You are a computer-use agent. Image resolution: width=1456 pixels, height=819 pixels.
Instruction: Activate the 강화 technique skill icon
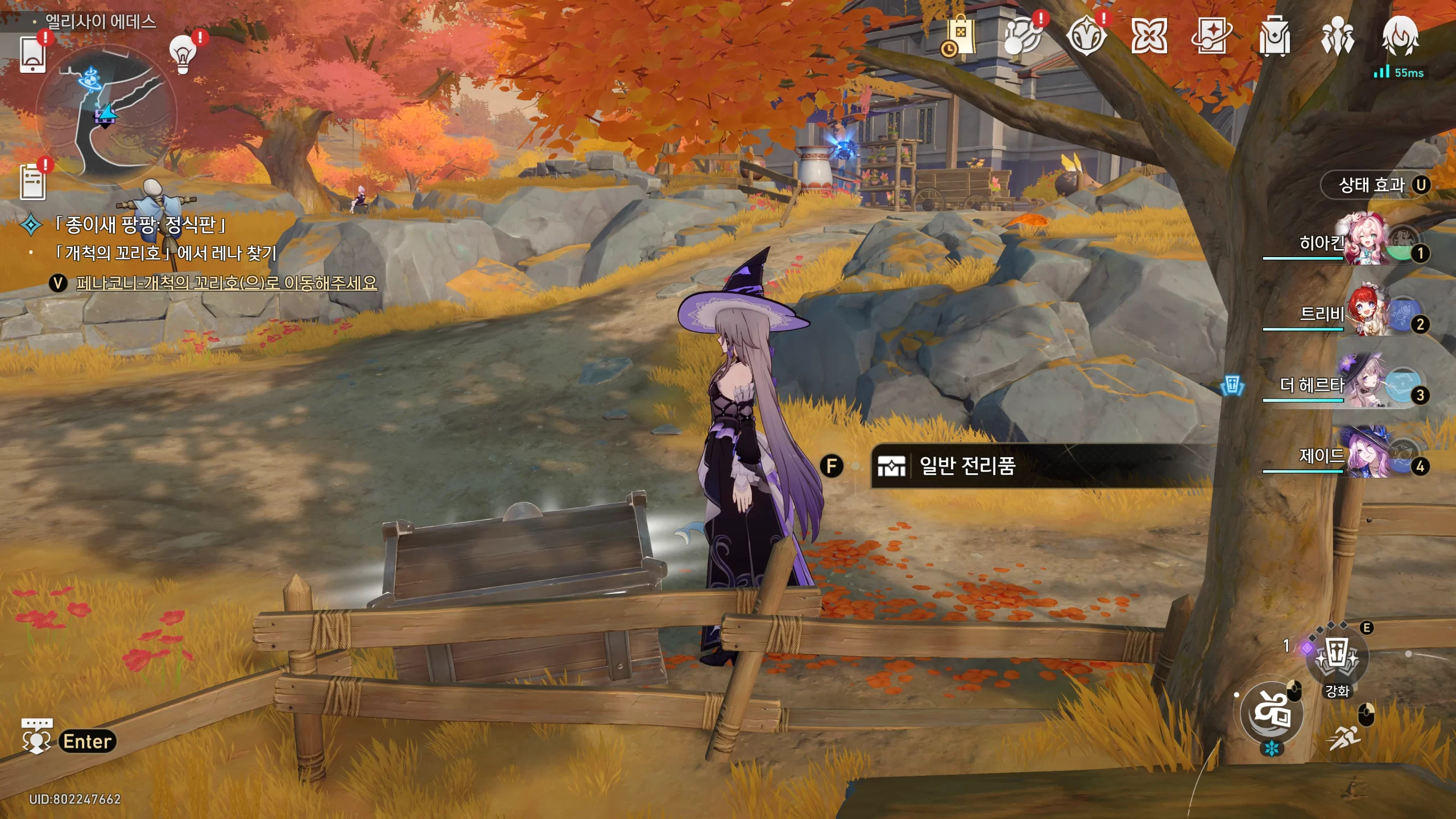pos(1337,659)
